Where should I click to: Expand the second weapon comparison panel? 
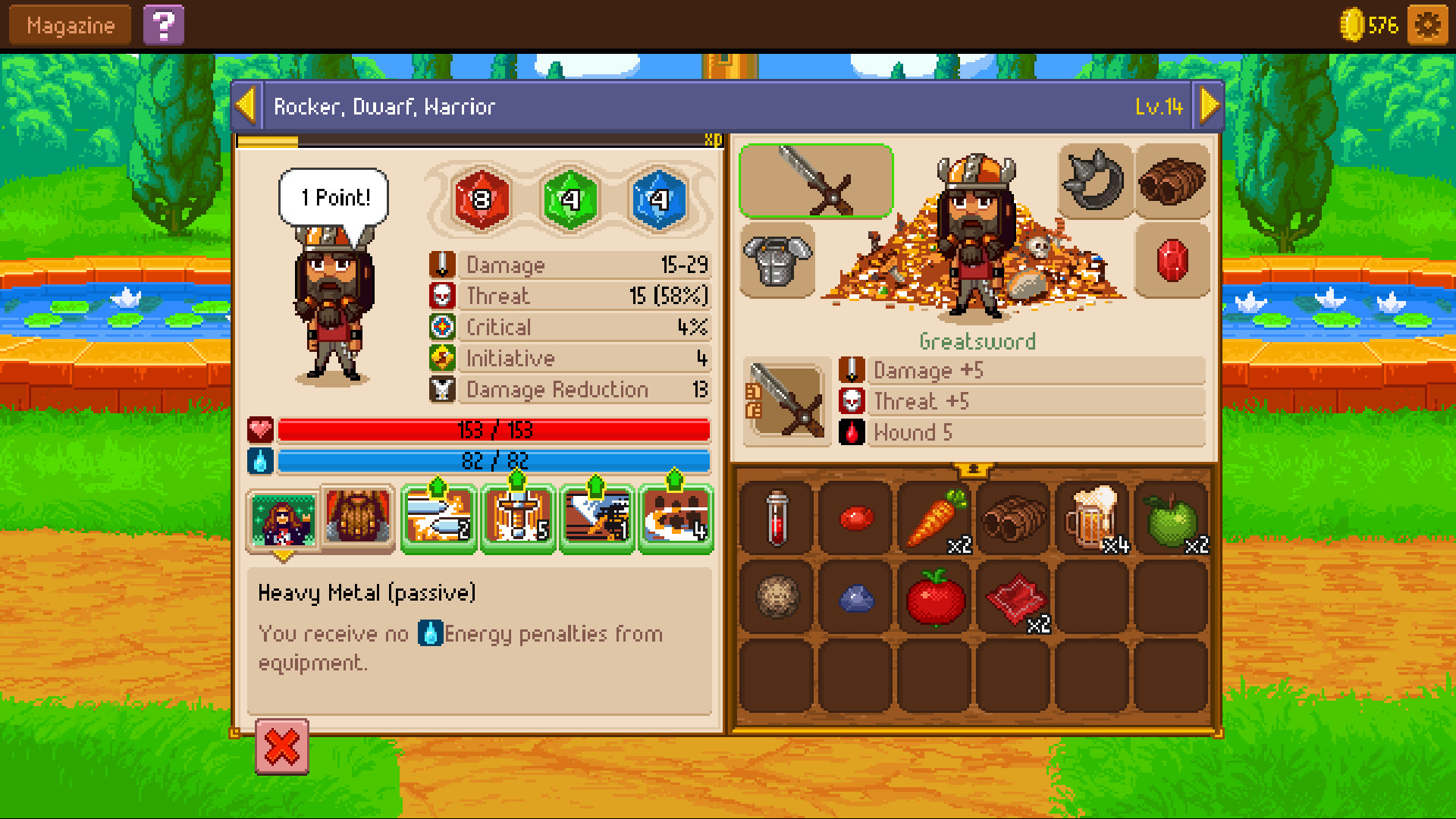[x=787, y=403]
